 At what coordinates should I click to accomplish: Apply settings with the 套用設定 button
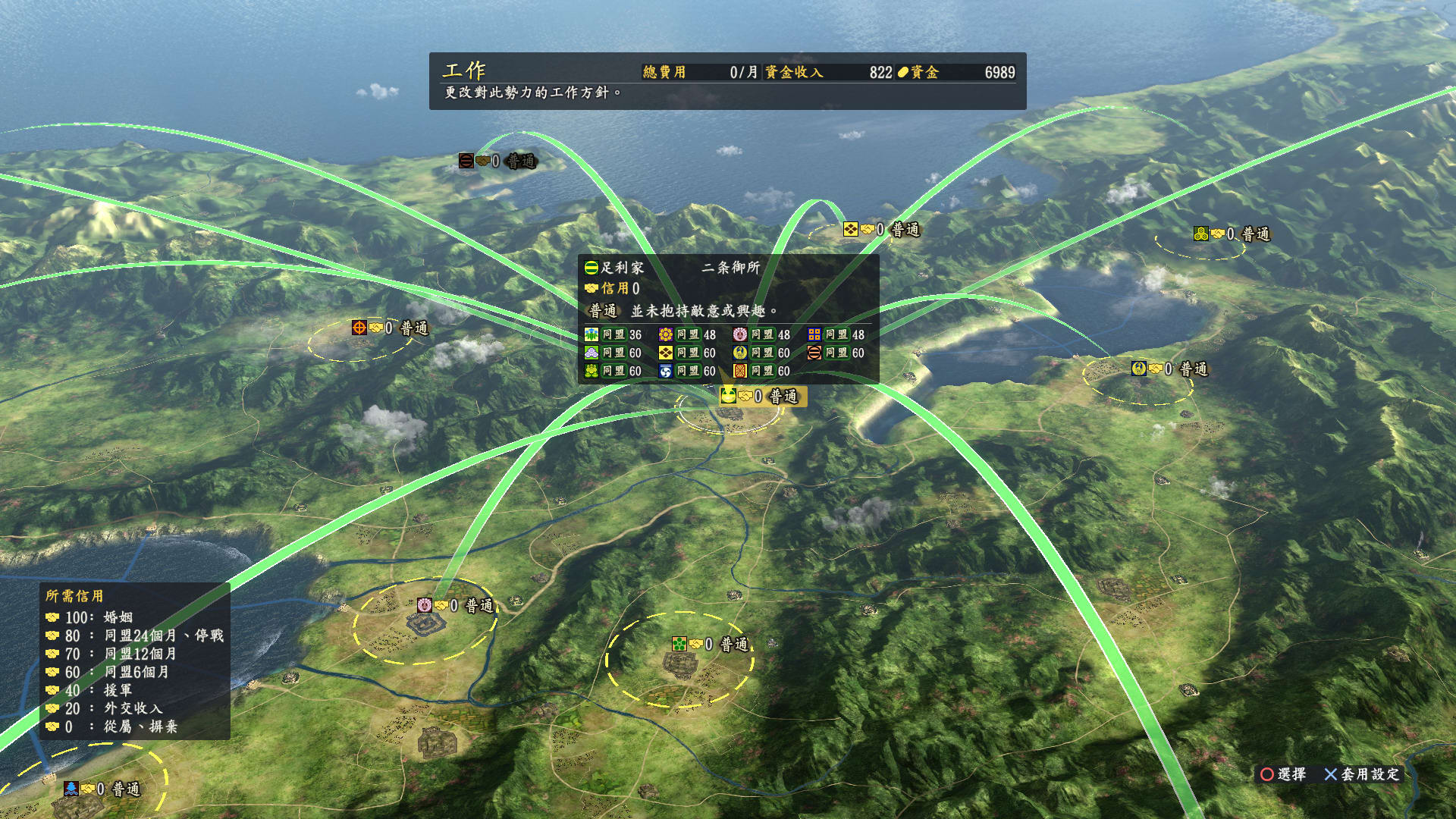pyautogui.click(x=1362, y=774)
